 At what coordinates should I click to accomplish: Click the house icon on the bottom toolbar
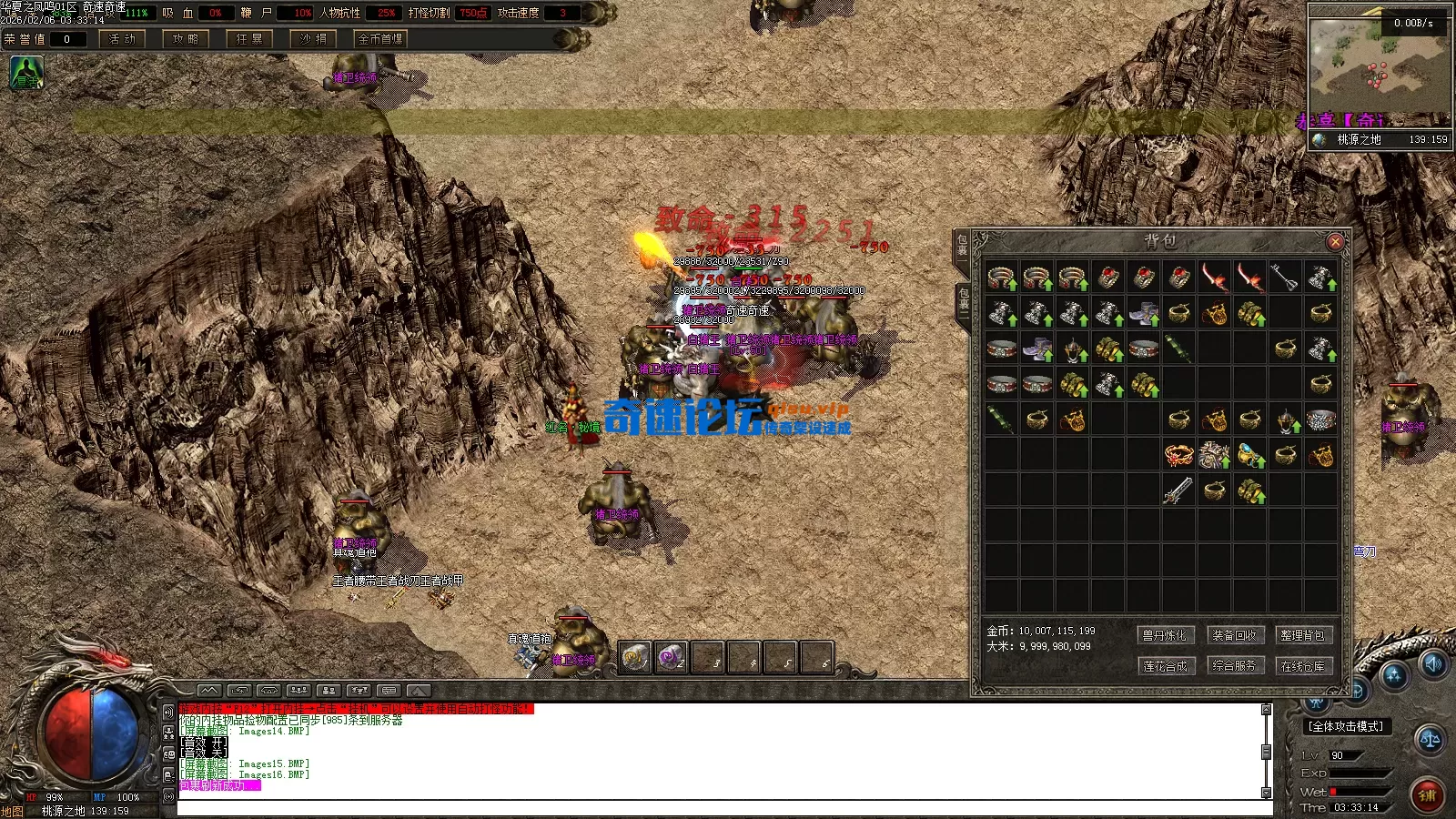[x=268, y=690]
